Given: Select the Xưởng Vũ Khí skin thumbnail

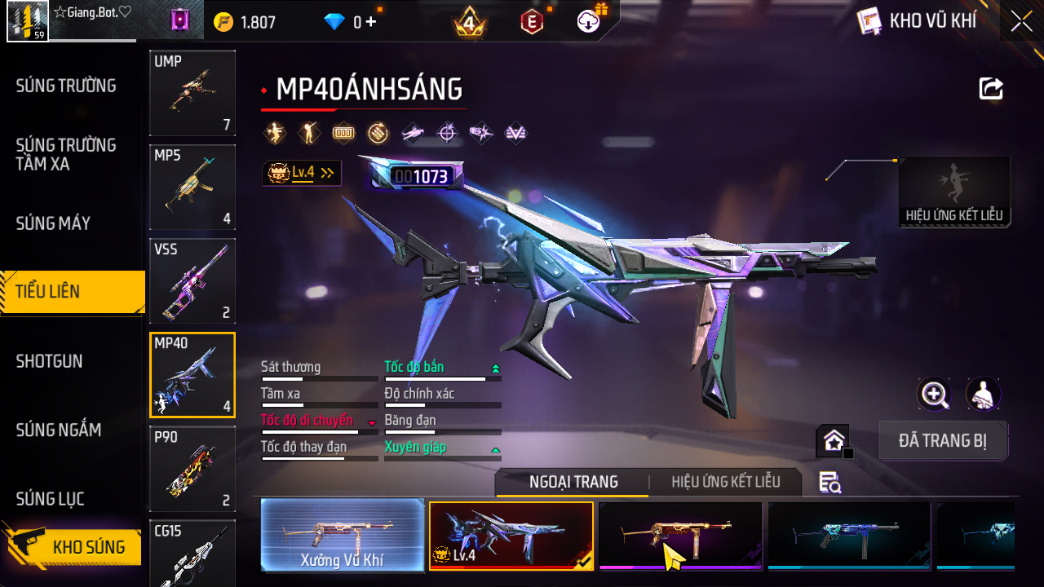Looking at the screenshot, I should click(x=342, y=535).
